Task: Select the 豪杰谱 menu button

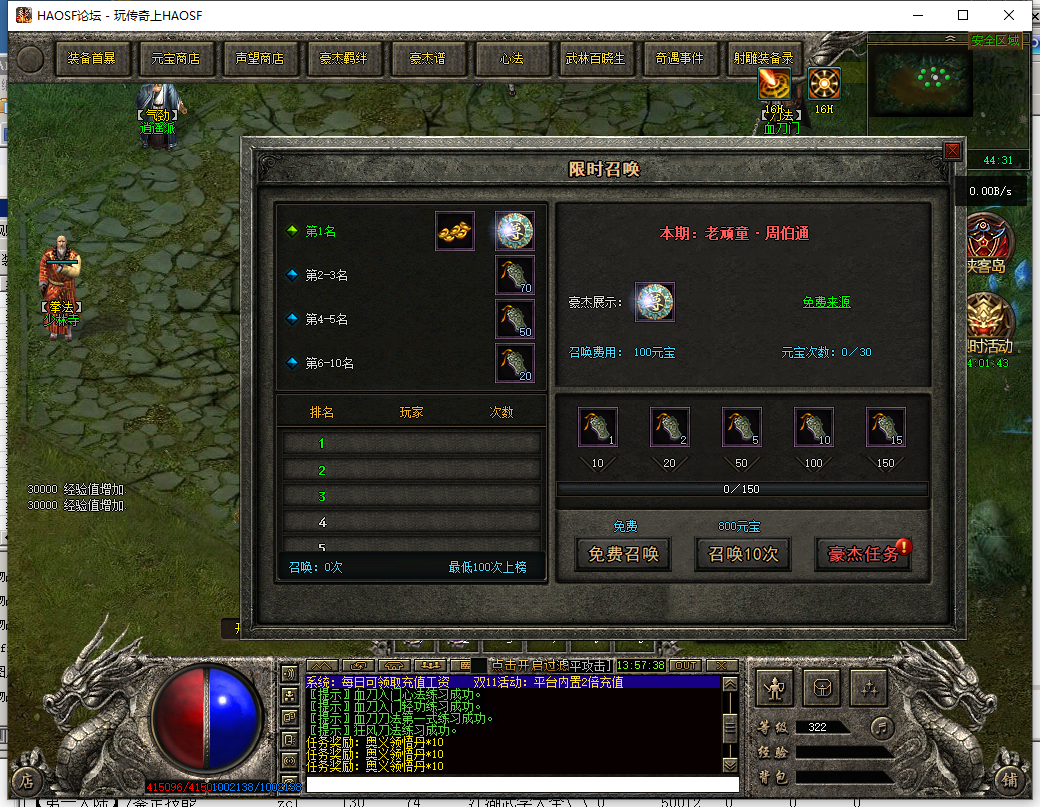Action: (x=427, y=58)
